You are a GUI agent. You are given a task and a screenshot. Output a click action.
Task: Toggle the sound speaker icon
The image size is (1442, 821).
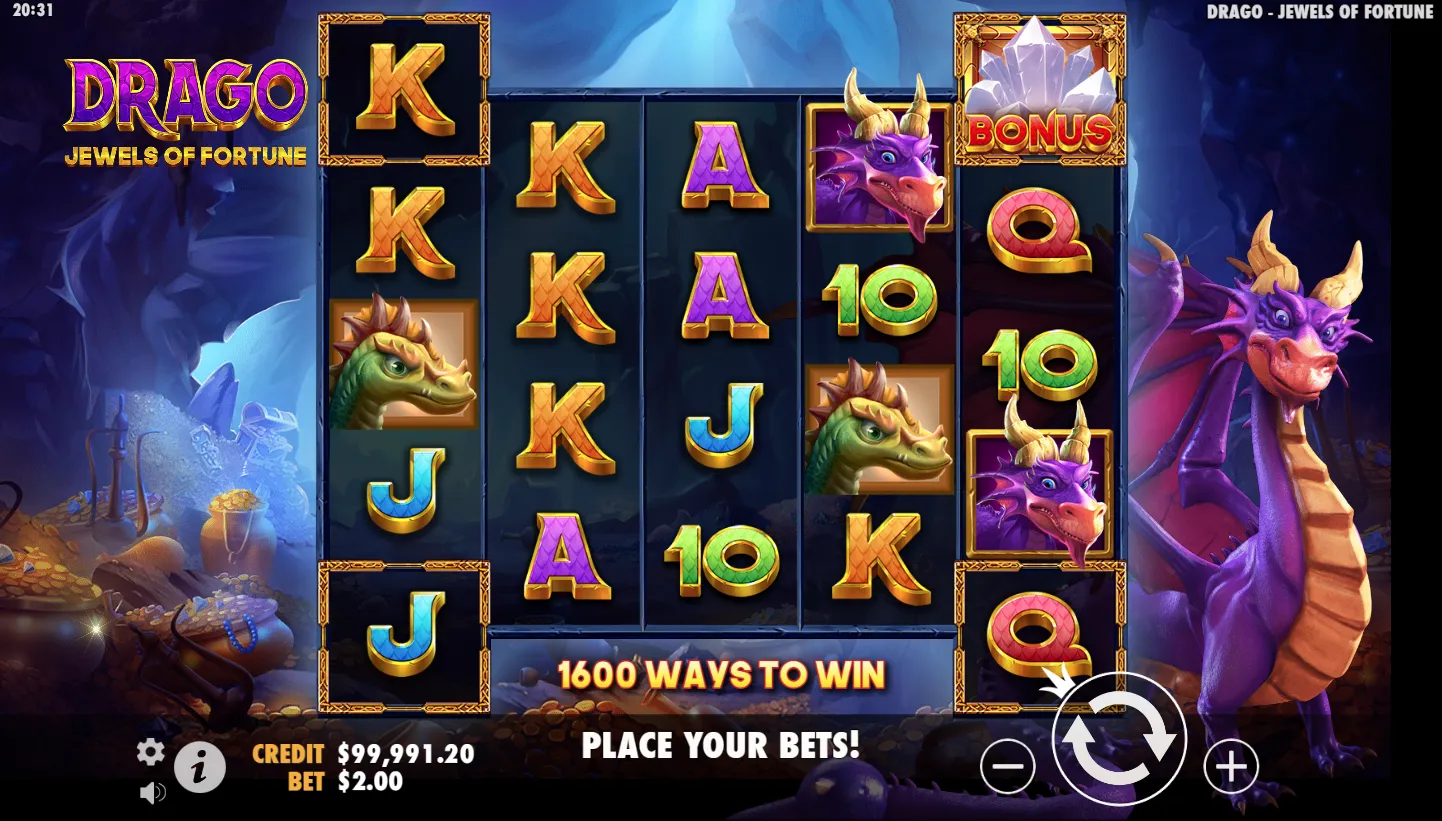[x=152, y=793]
